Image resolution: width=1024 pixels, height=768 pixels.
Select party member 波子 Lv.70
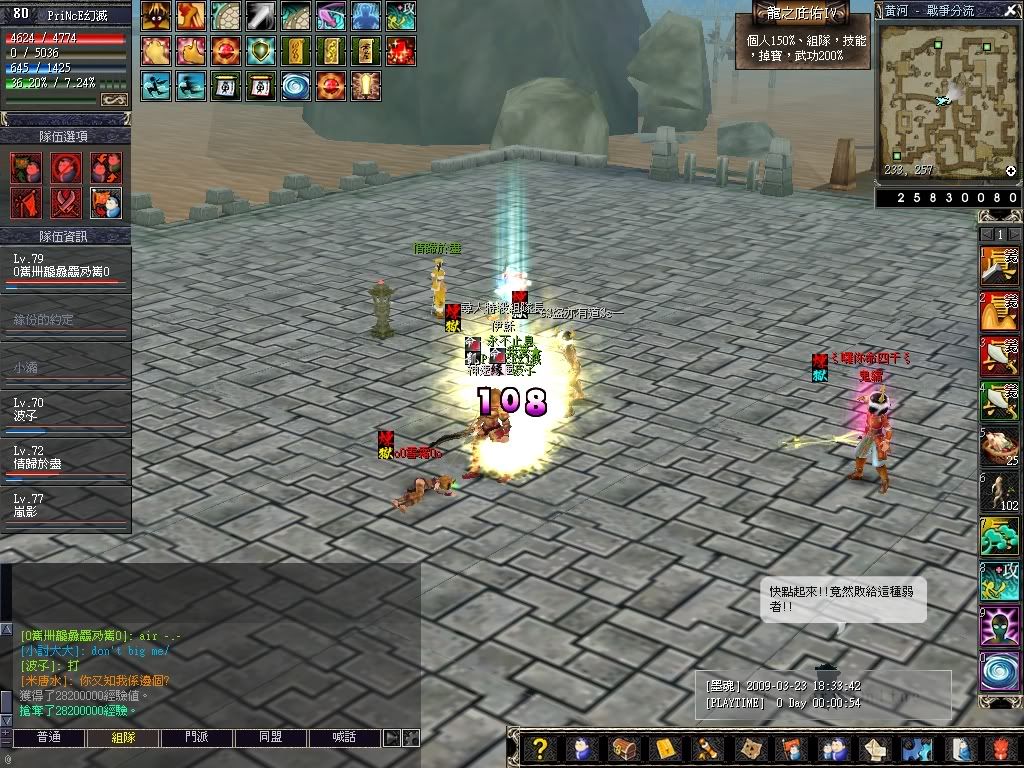click(65, 409)
